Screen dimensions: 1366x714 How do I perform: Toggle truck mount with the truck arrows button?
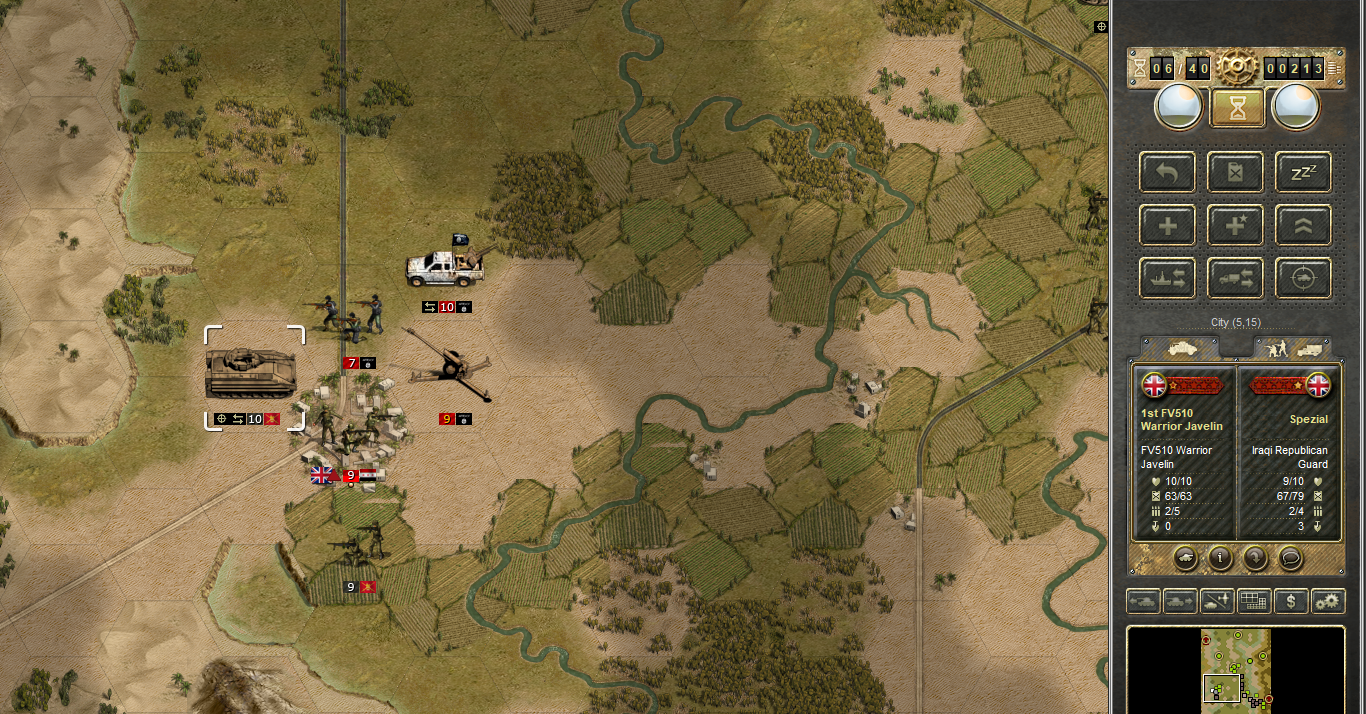pos(1235,278)
